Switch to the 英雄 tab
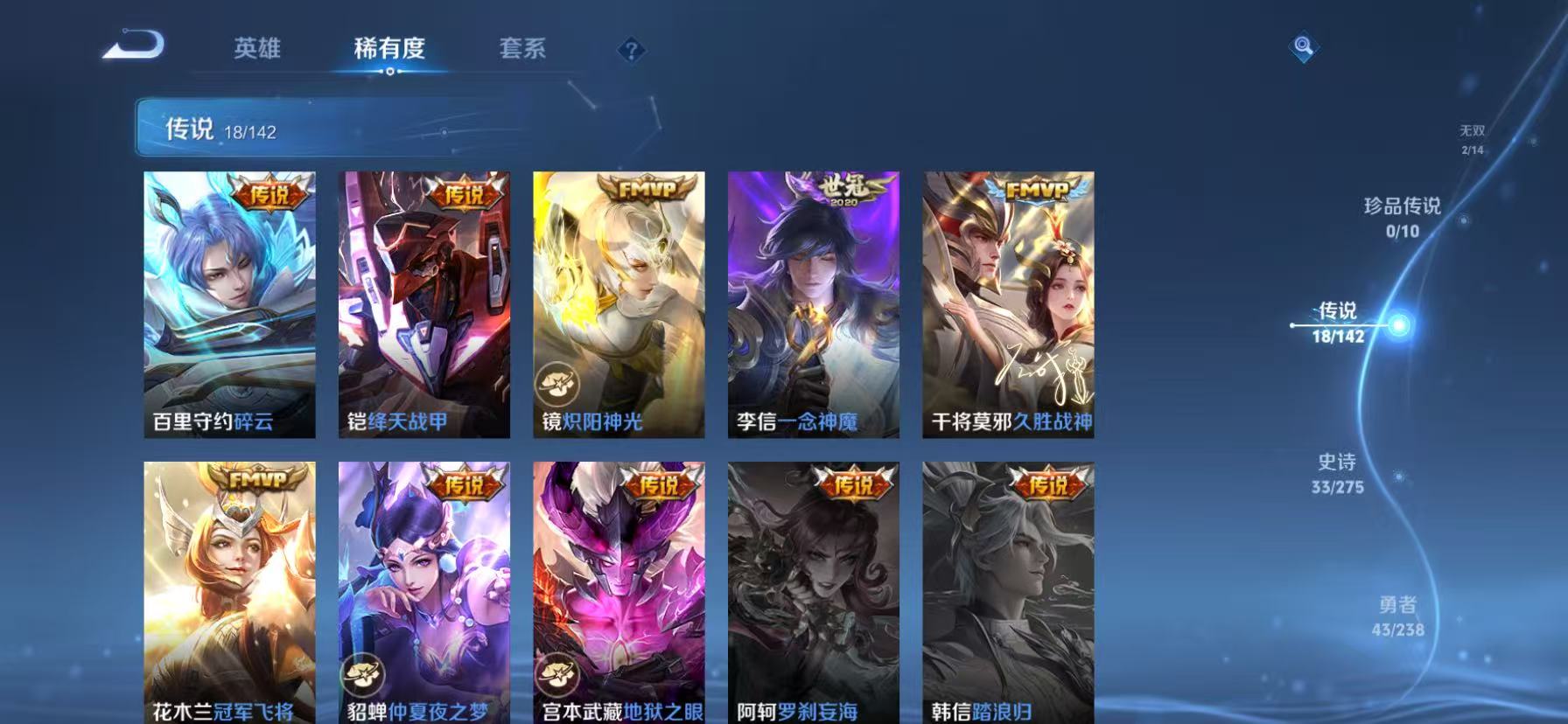 (x=257, y=50)
